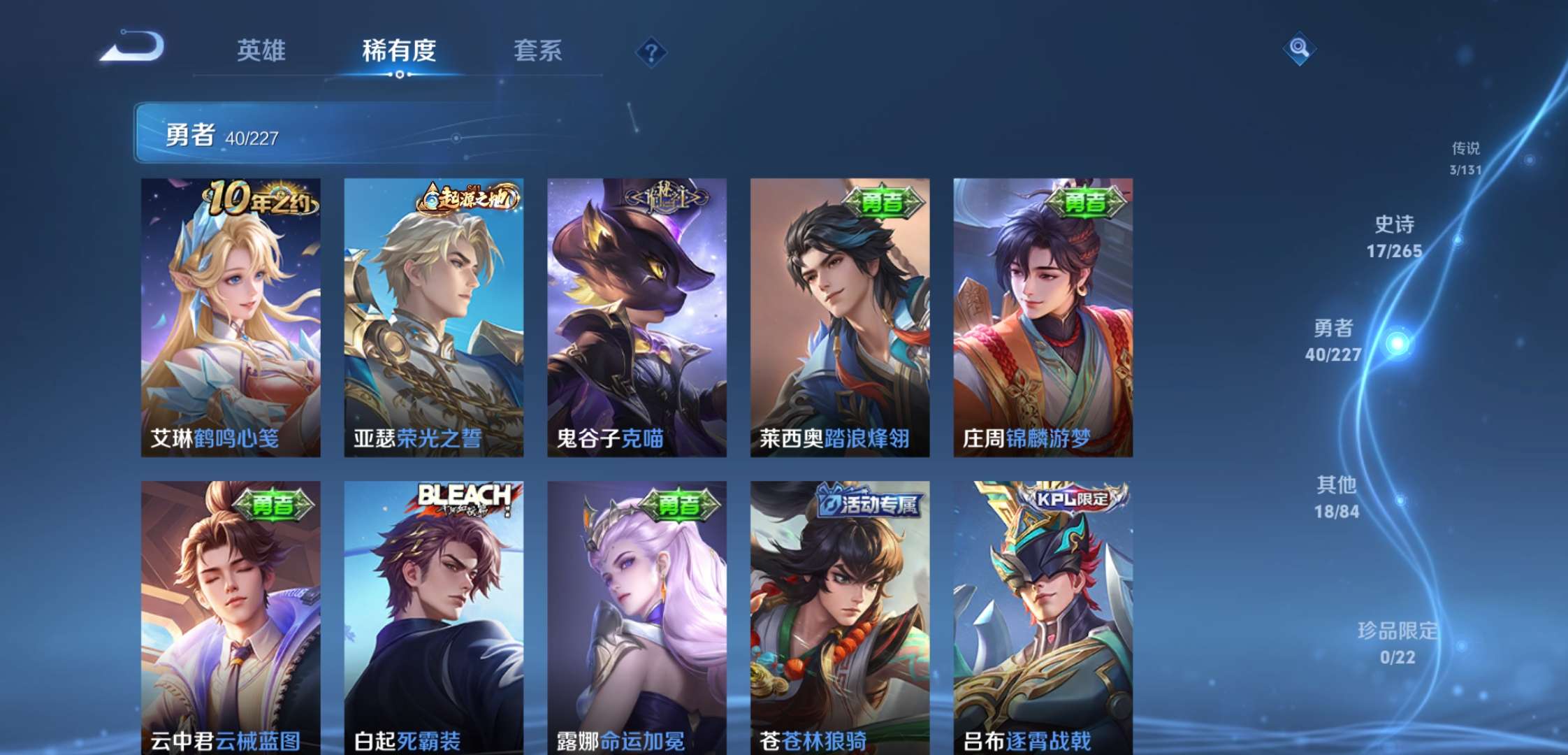Switch to the 英雄 tab

pos(263,51)
